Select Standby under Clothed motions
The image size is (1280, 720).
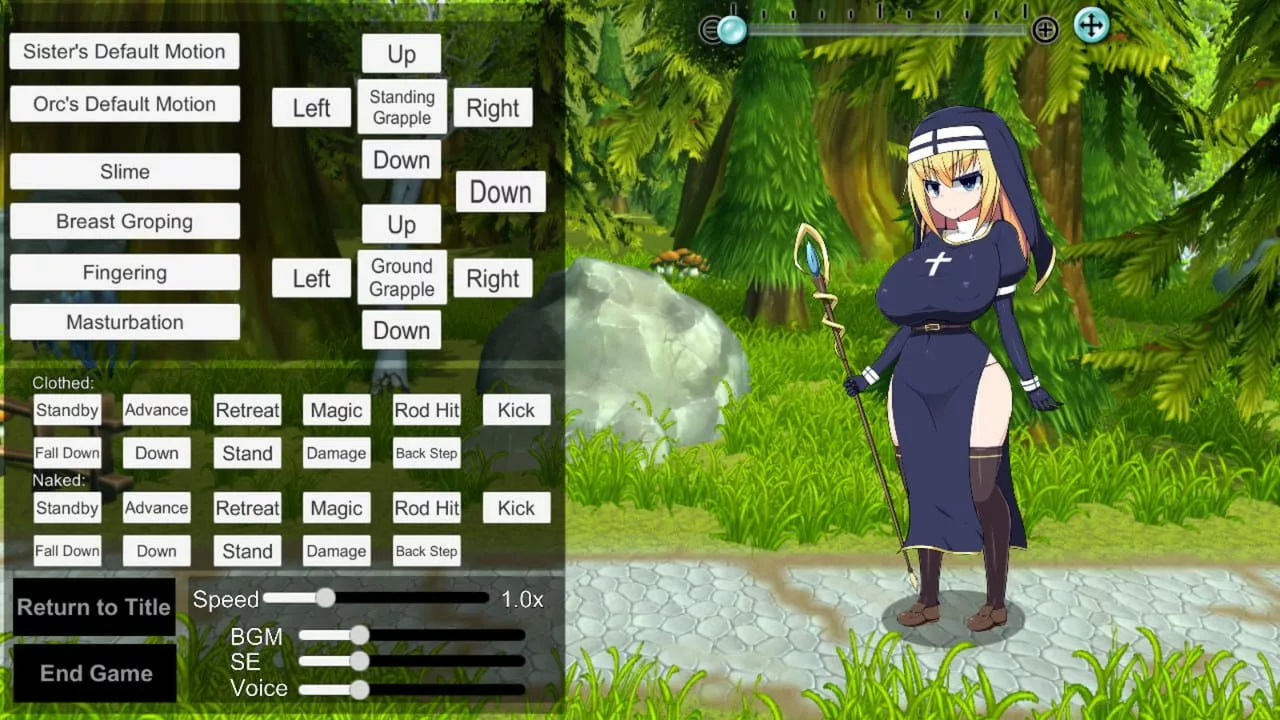point(66,410)
